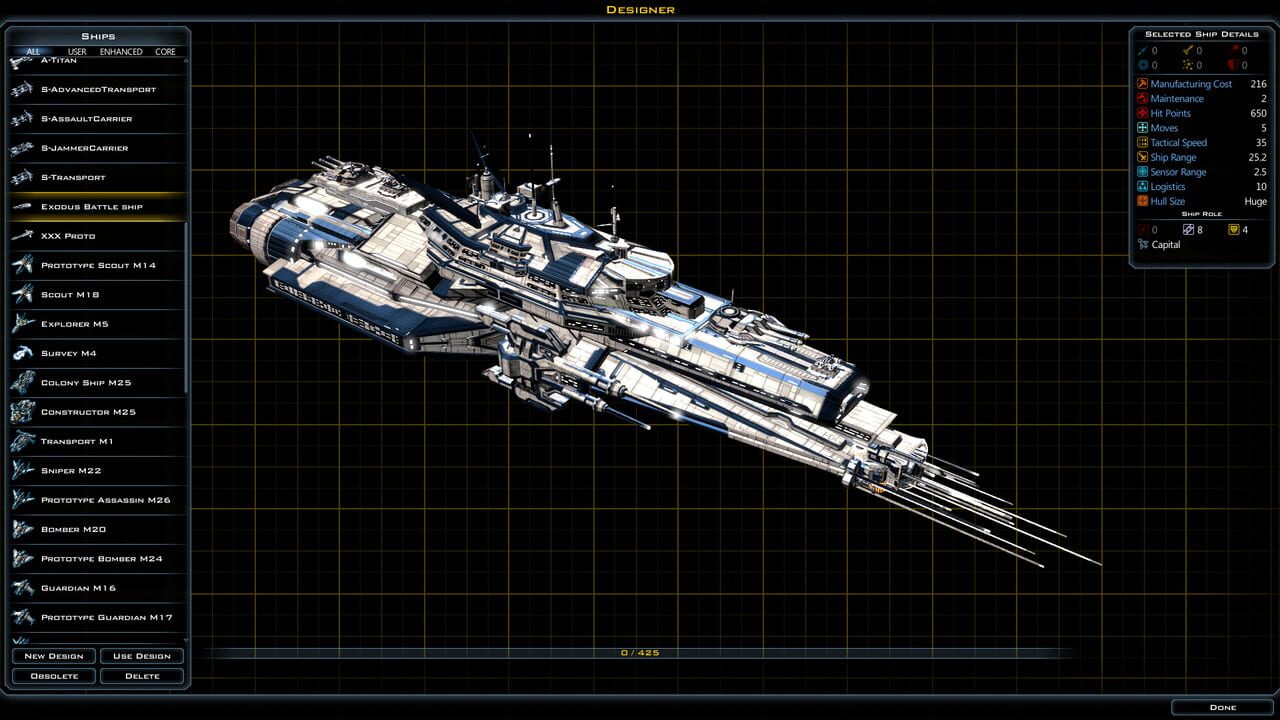
Task: Select the Colony Ship M25 entry
Action: tap(88, 382)
